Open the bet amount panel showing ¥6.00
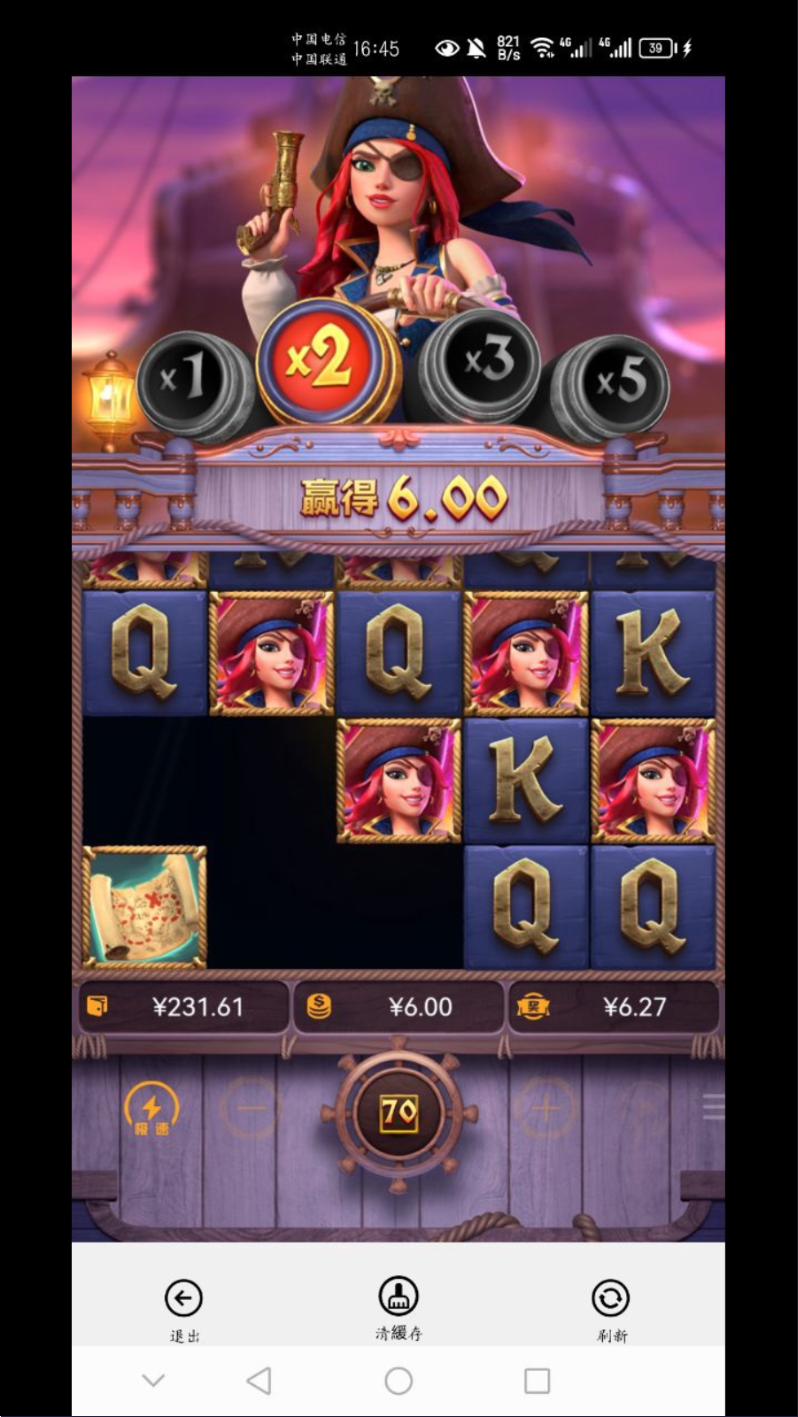Image resolution: width=798 pixels, height=1417 pixels. click(399, 1007)
